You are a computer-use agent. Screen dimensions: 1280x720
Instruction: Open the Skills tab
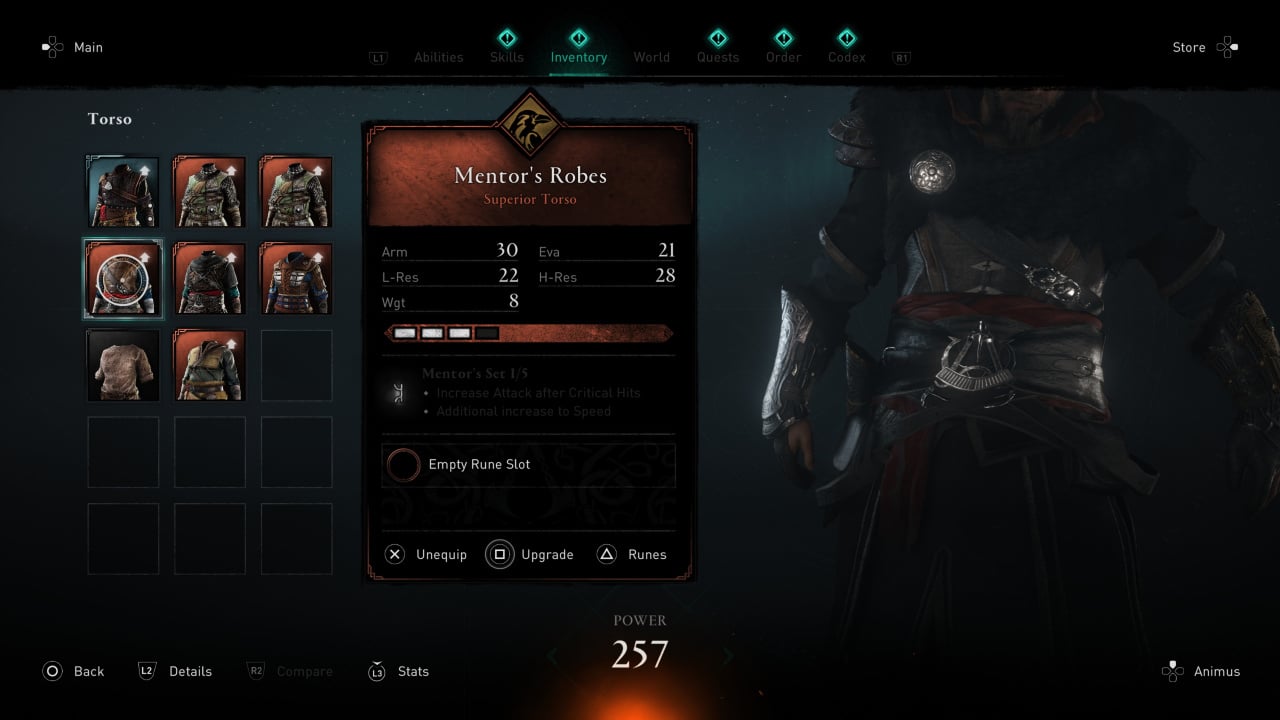(507, 57)
